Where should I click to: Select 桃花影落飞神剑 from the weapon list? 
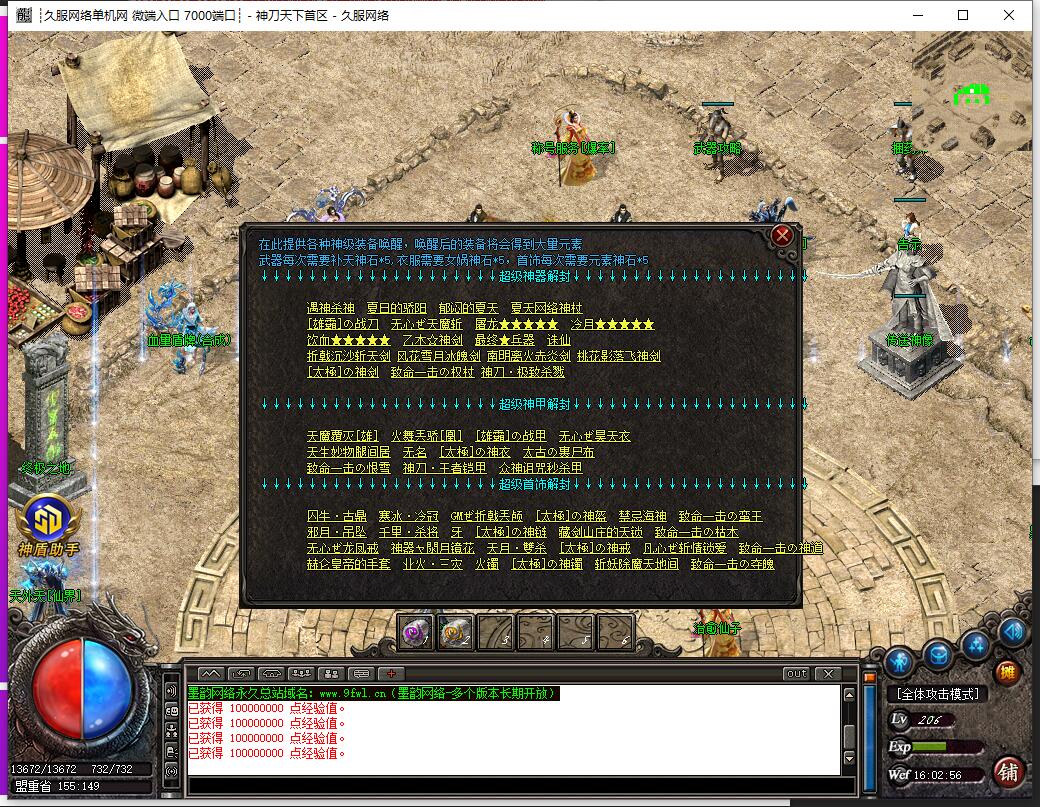click(618, 356)
